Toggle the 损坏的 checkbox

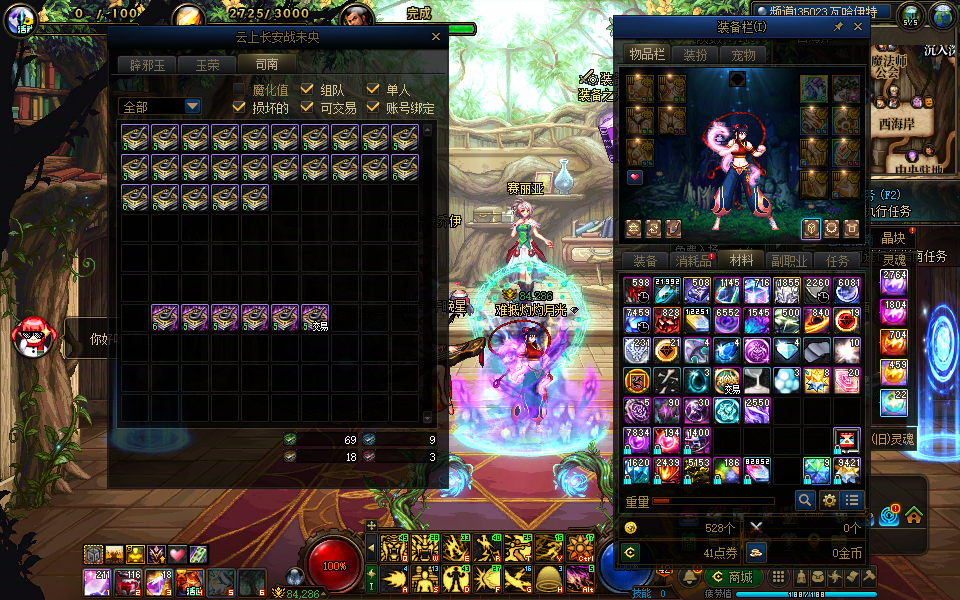239,108
